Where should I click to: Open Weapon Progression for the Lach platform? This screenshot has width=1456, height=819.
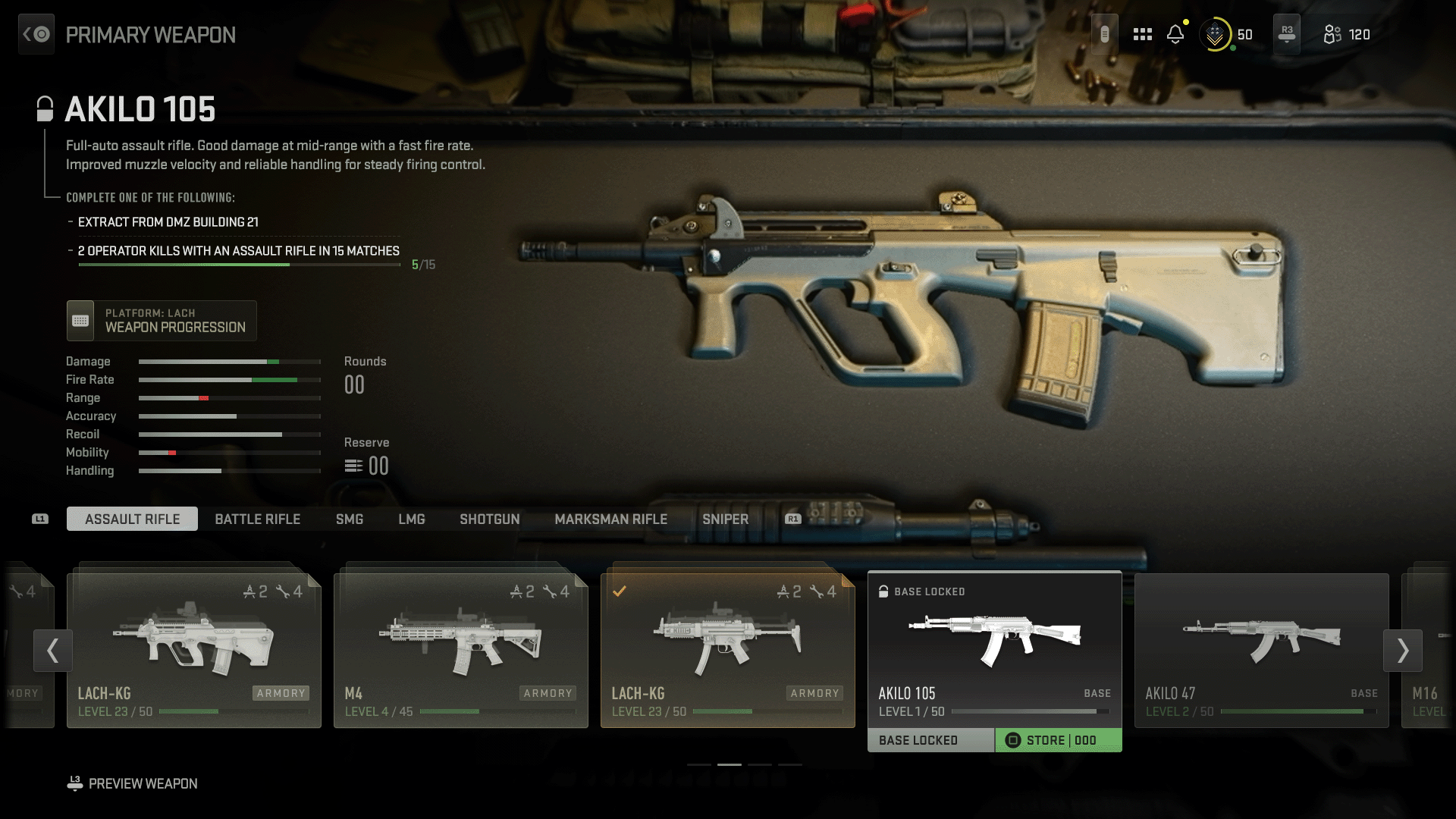162,320
